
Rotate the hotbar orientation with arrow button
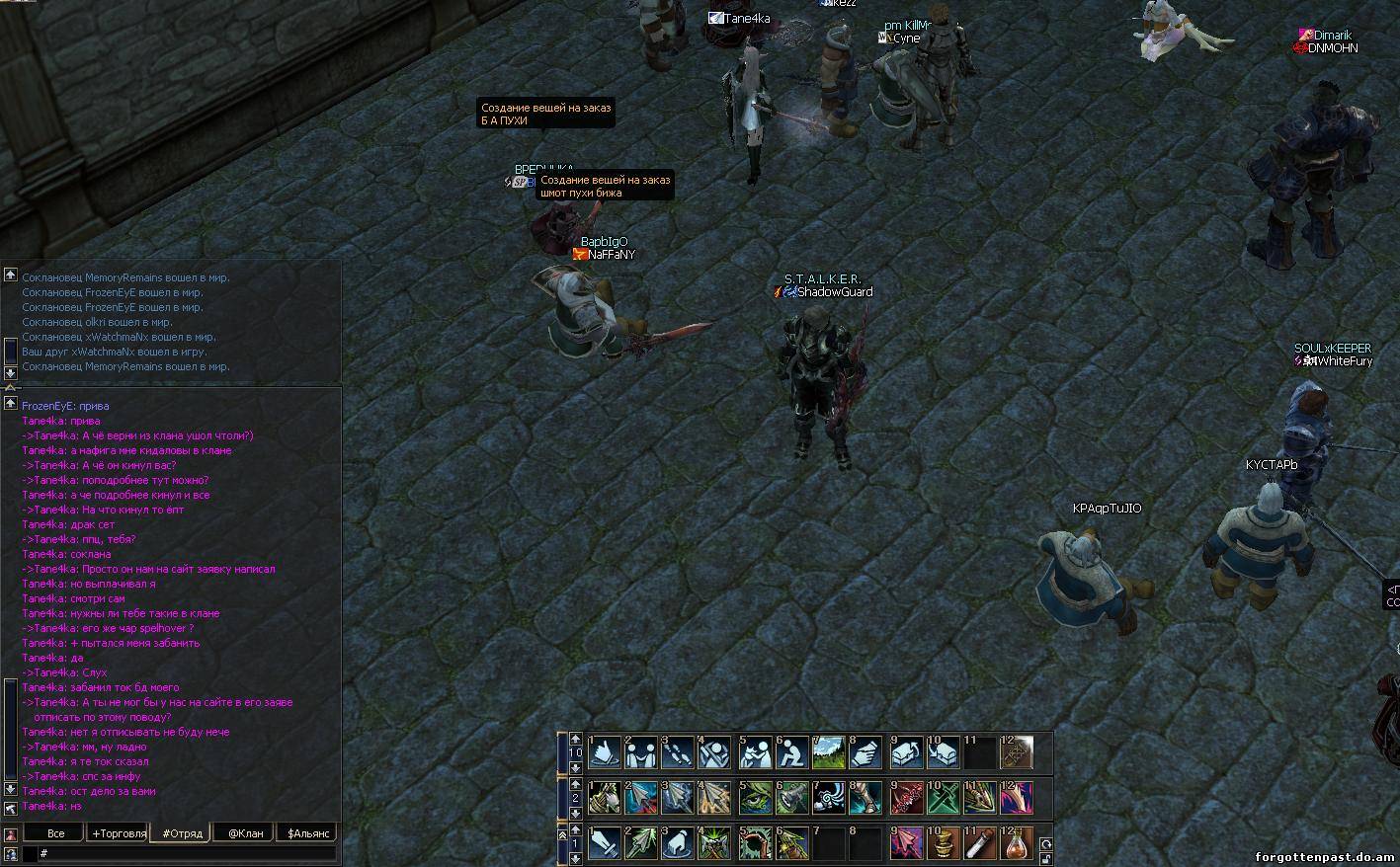tap(1045, 844)
